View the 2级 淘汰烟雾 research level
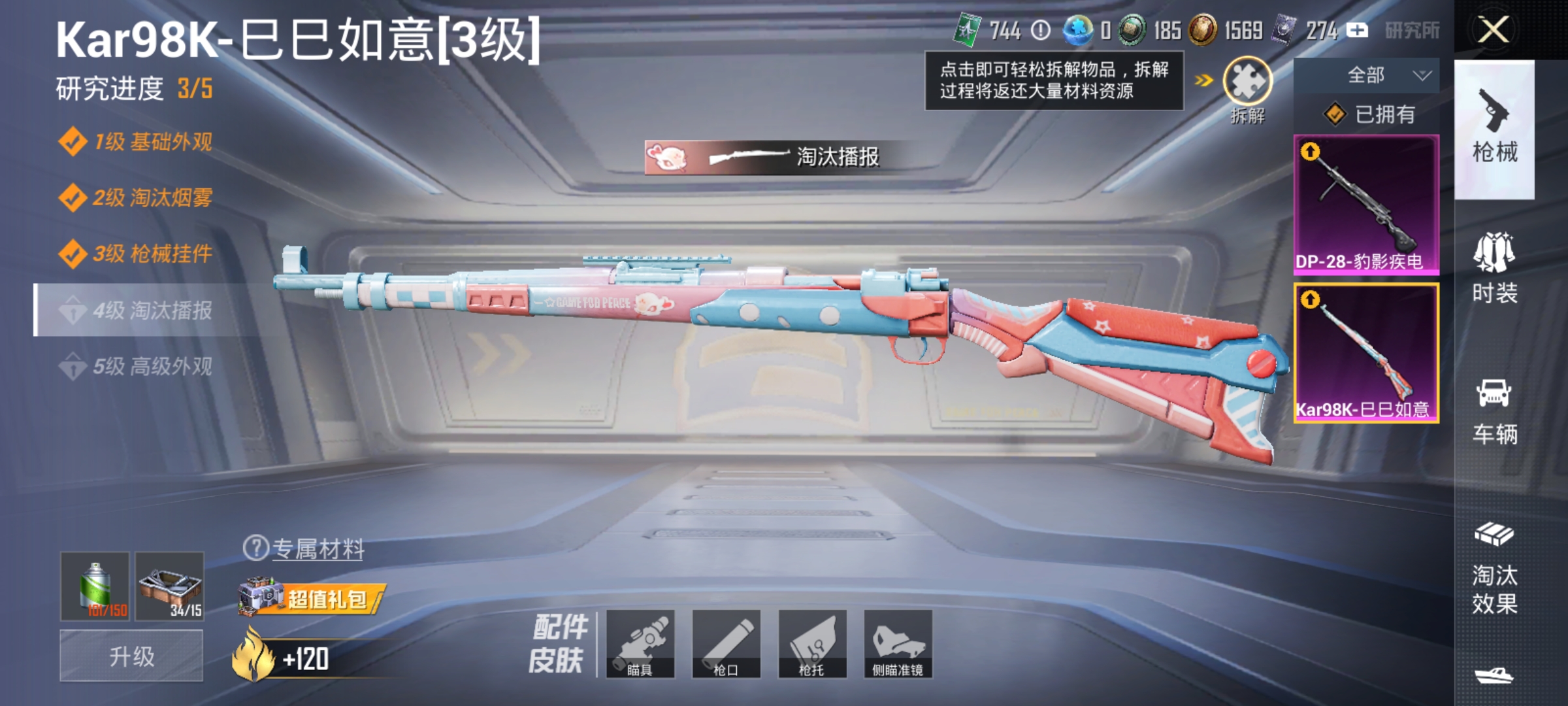 tap(137, 197)
